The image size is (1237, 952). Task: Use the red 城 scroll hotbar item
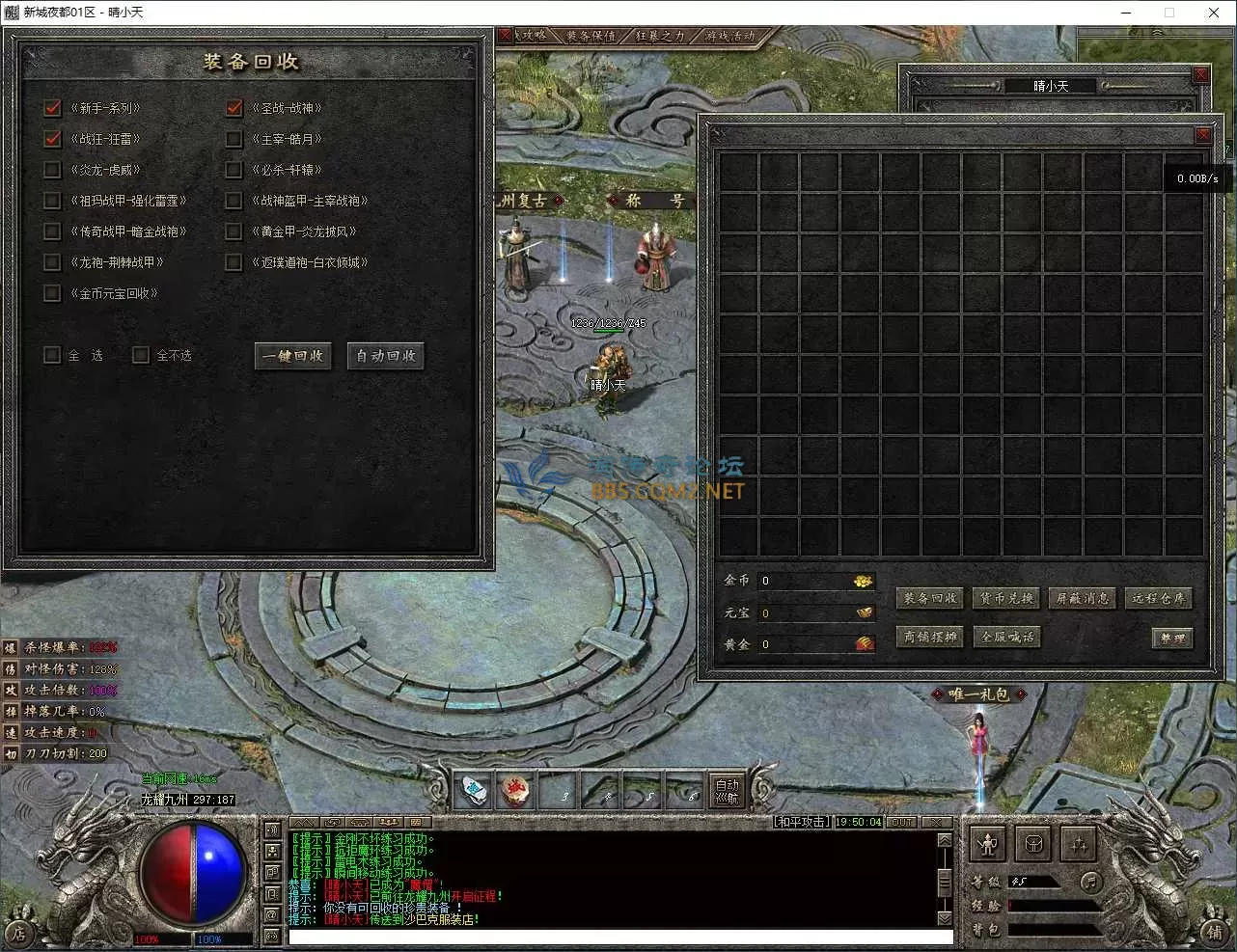click(516, 792)
